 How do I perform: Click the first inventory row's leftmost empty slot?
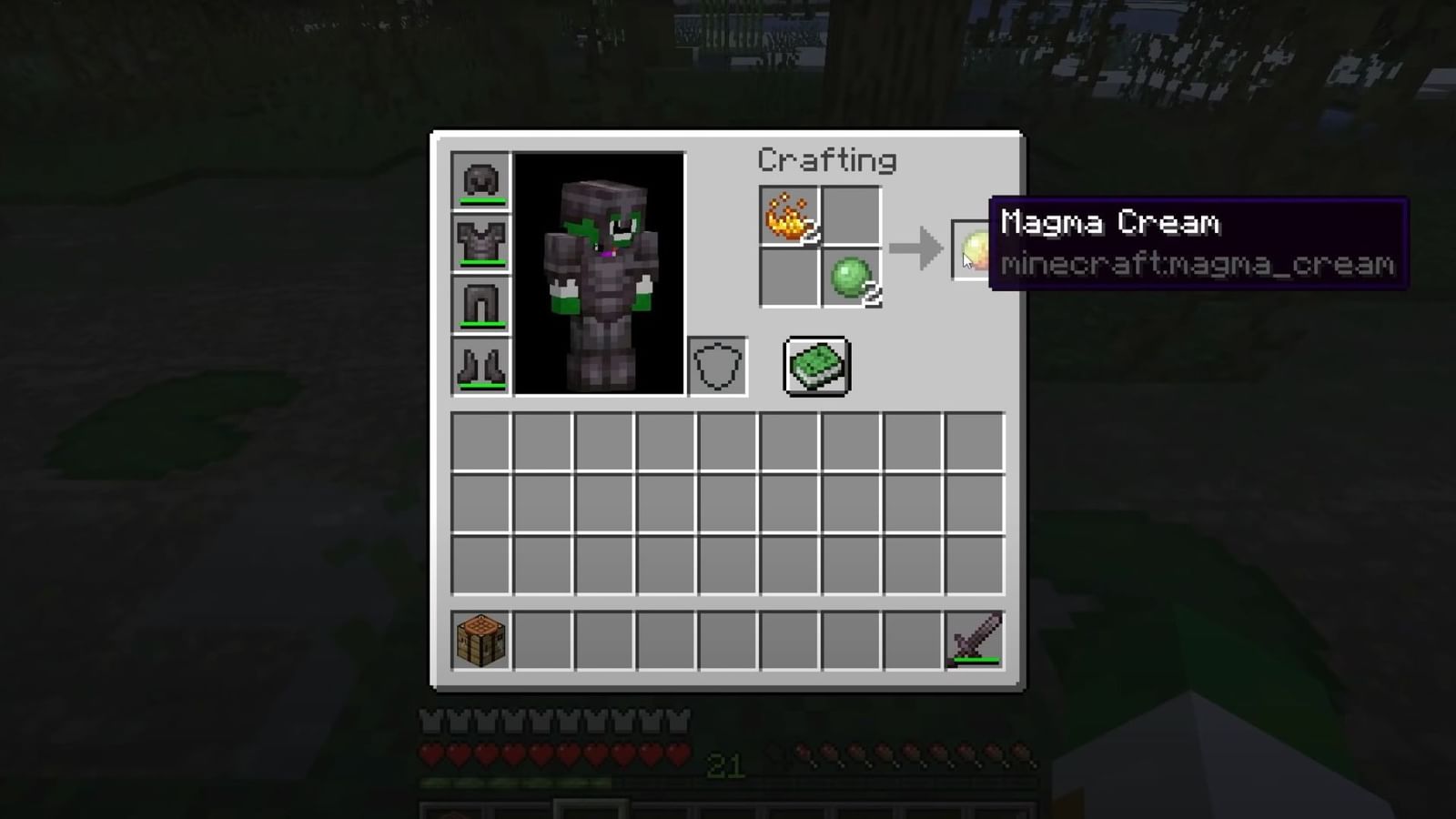[x=480, y=439]
